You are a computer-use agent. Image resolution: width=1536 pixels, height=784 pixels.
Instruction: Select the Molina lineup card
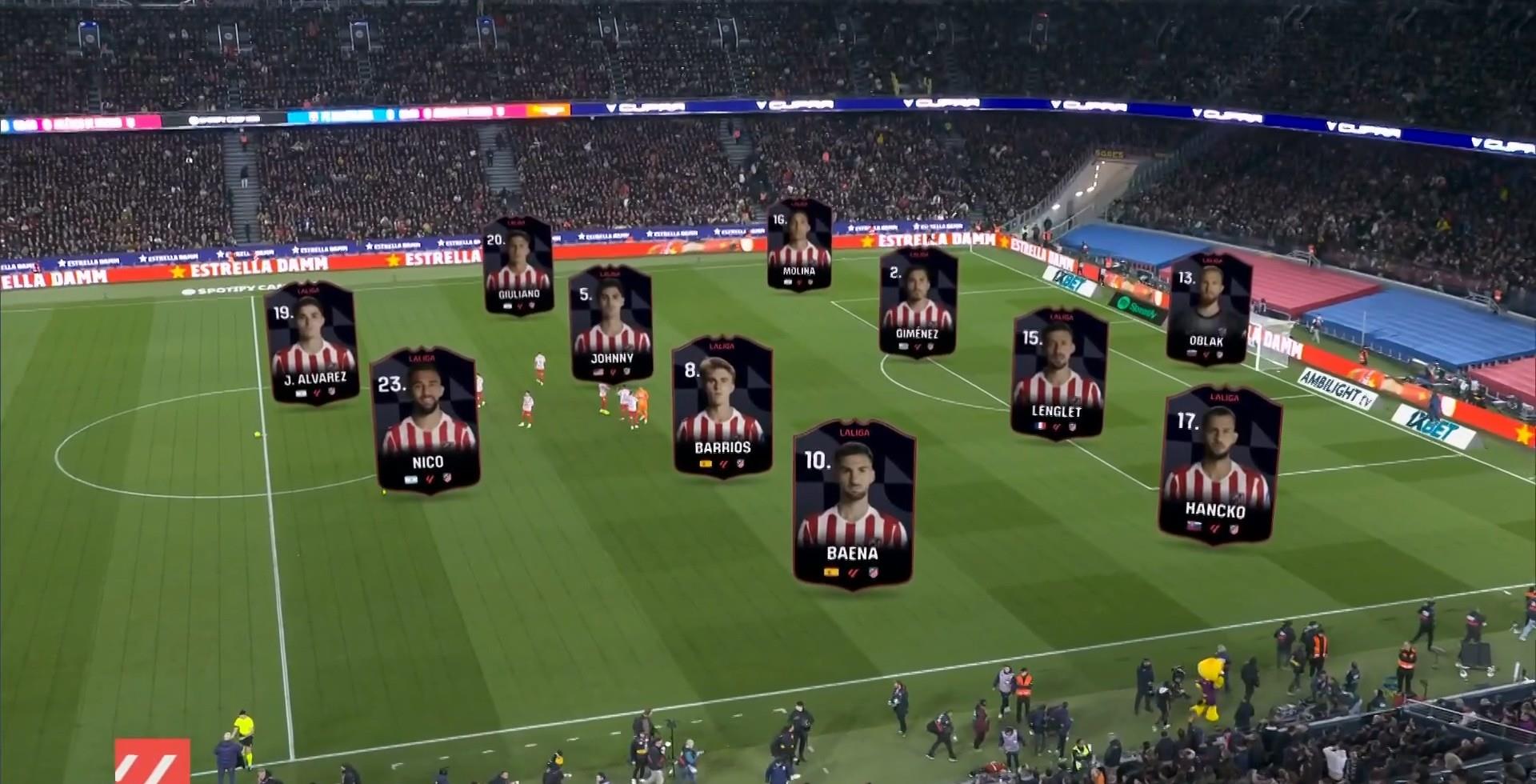(x=798, y=245)
